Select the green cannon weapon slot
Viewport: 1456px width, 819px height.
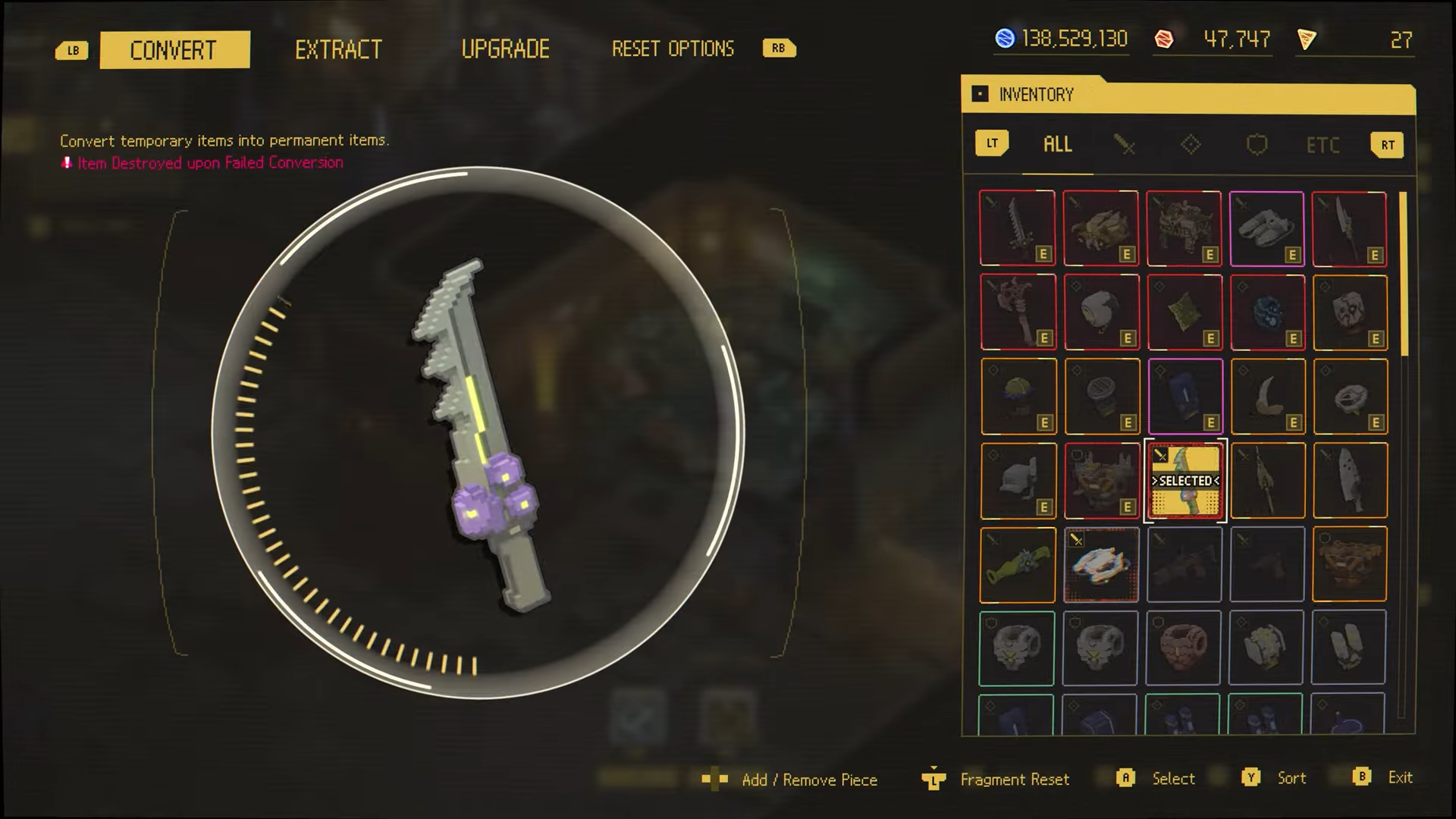tap(1017, 565)
